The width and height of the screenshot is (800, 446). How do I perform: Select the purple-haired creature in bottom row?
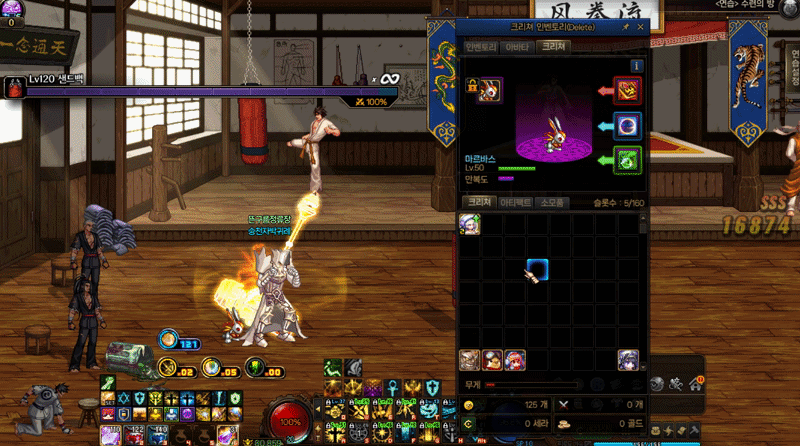tap(628, 359)
